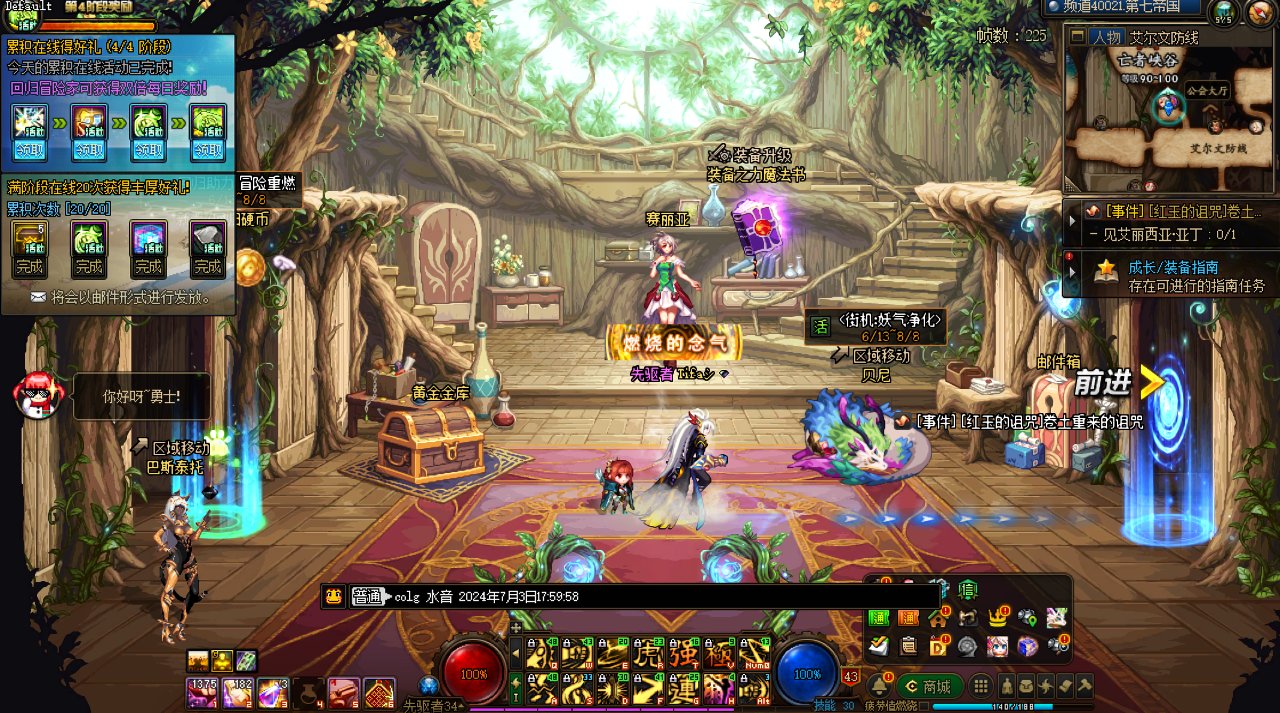1280x713 pixels.
Task: Open the 商城 shop button
Action: 929,686
